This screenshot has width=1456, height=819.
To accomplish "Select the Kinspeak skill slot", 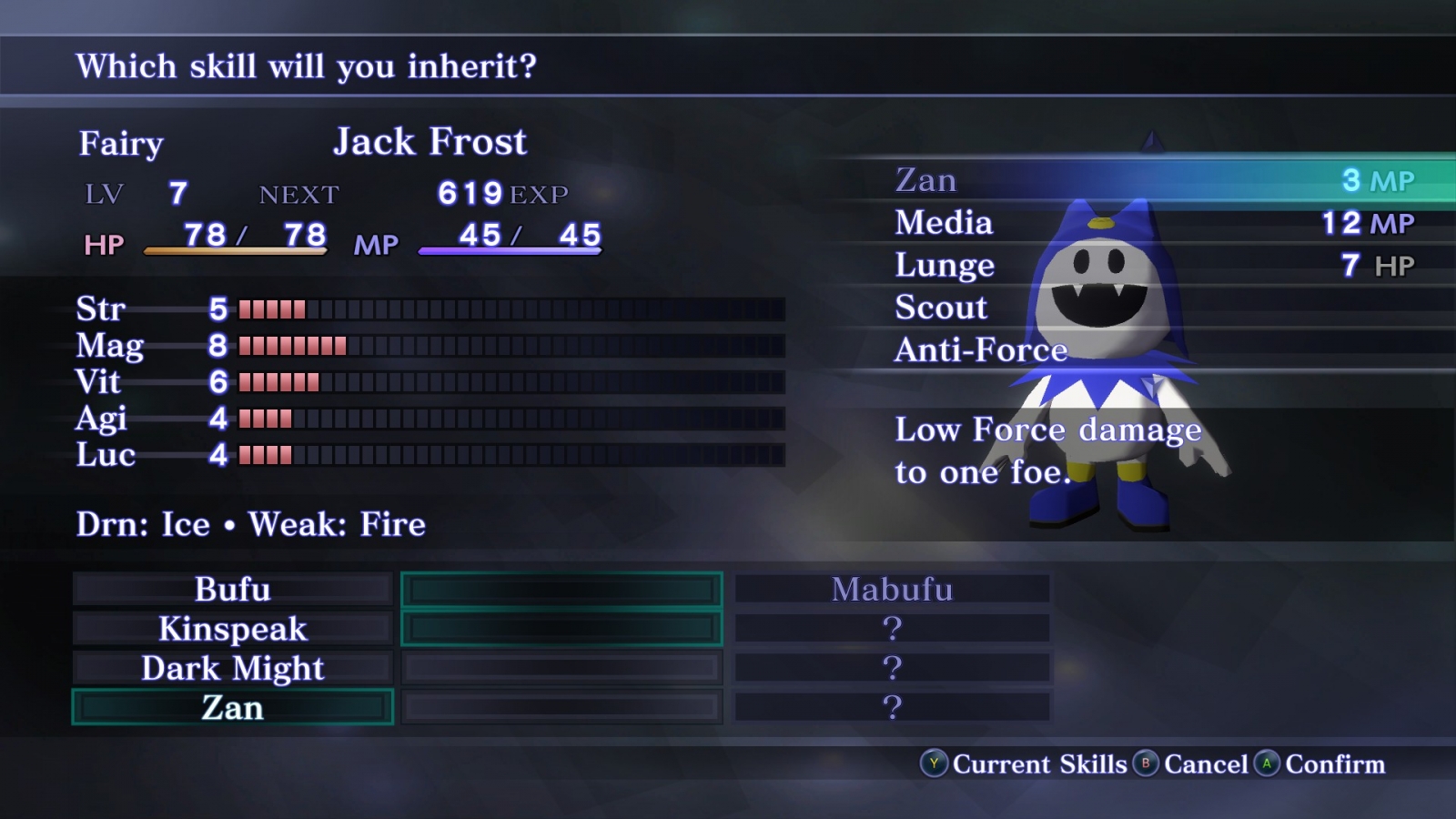I will (x=233, y=629).
